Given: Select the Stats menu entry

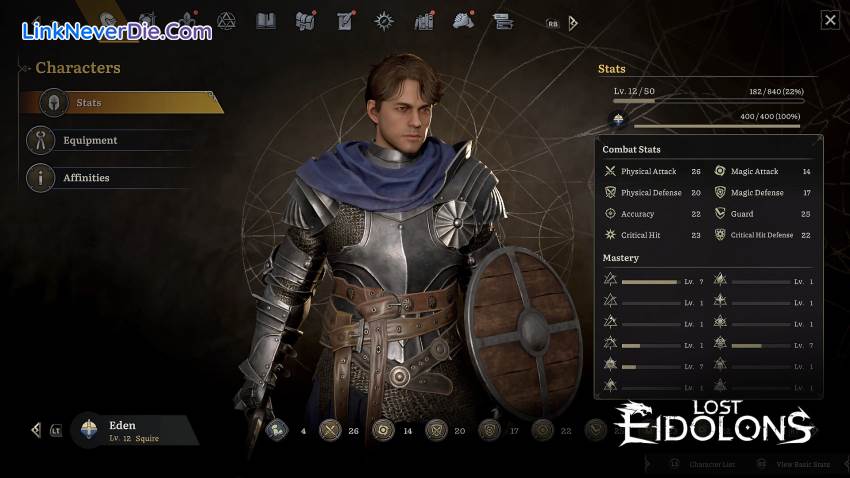Looking at the screenshot, I should click(x=120, y=102).
